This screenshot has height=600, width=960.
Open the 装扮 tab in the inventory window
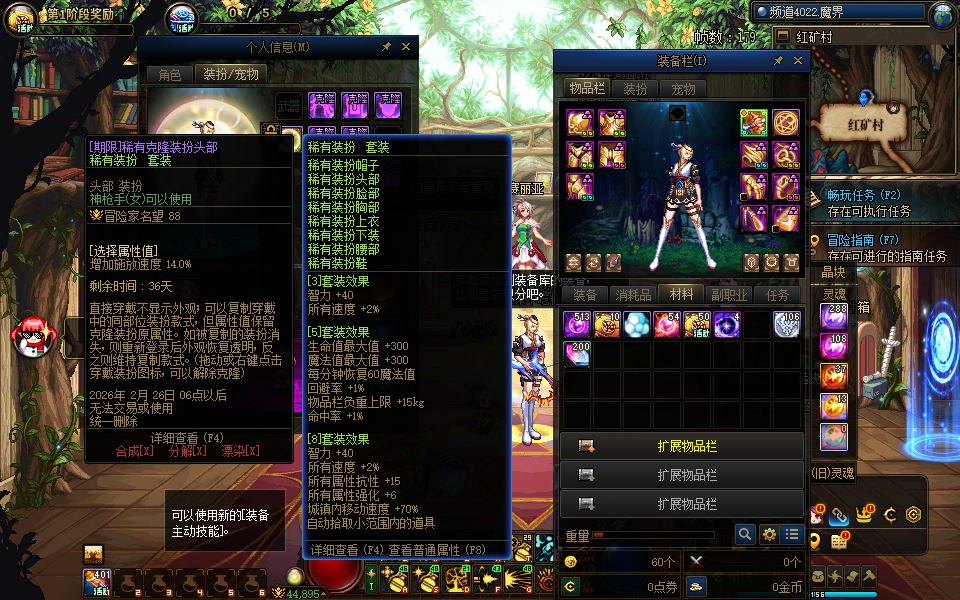(x=636, y=89)
